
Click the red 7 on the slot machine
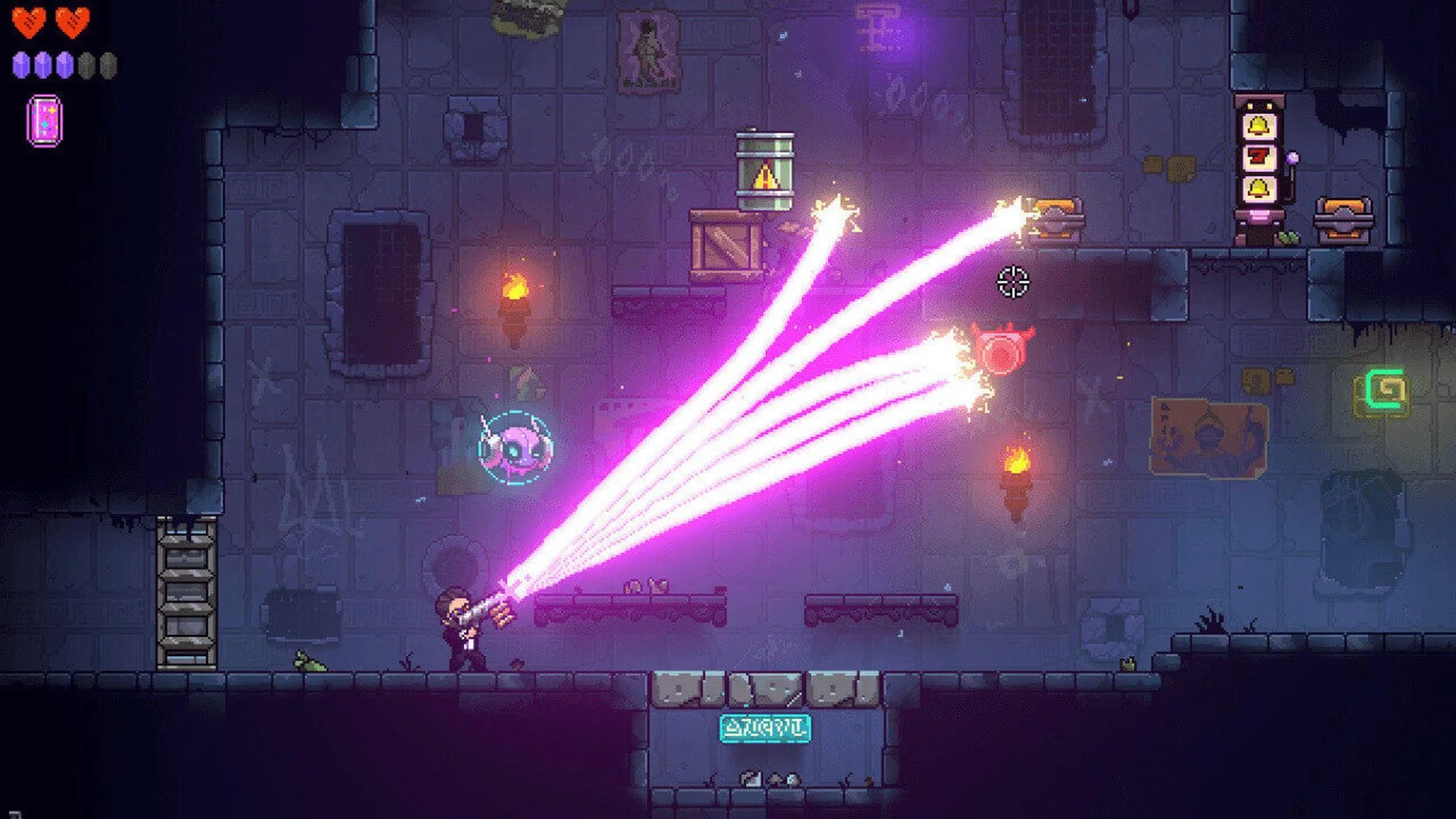point(1257,157)
